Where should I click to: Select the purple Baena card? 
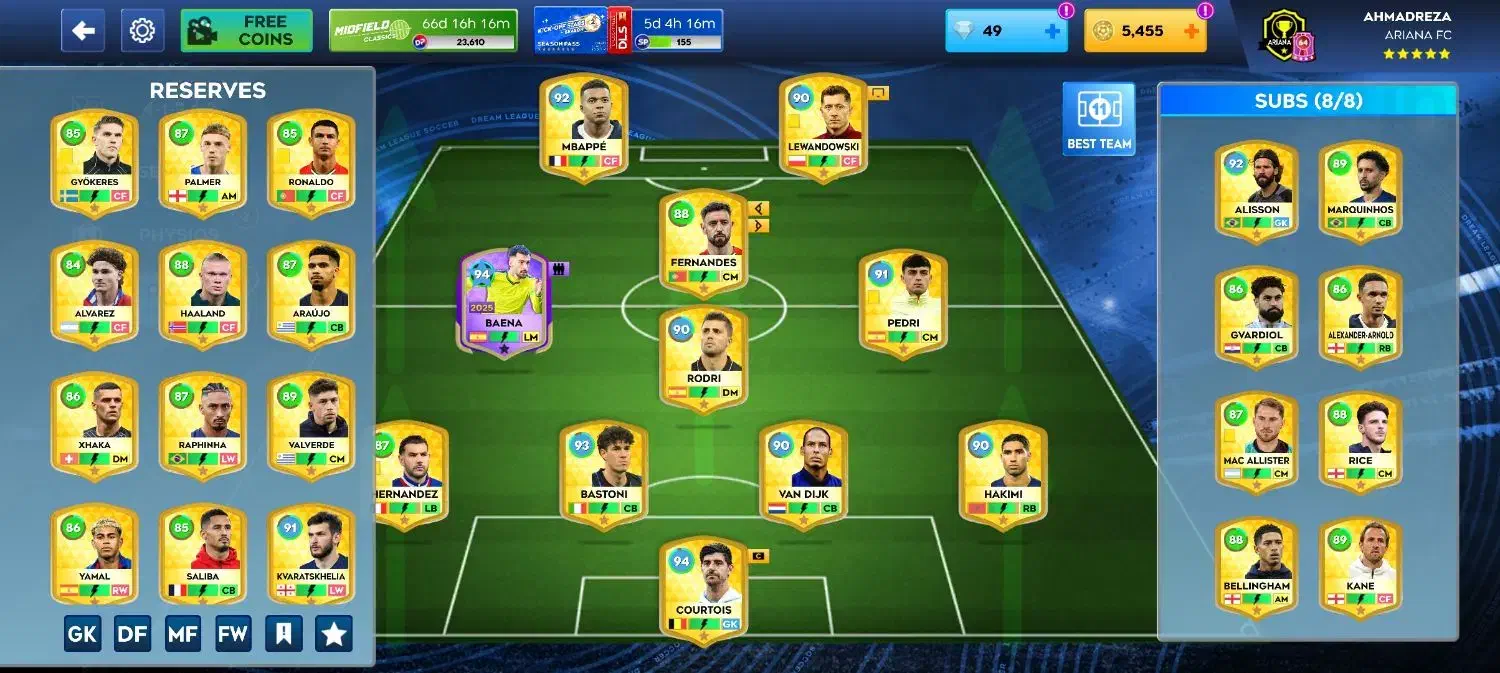coord(504,300)
